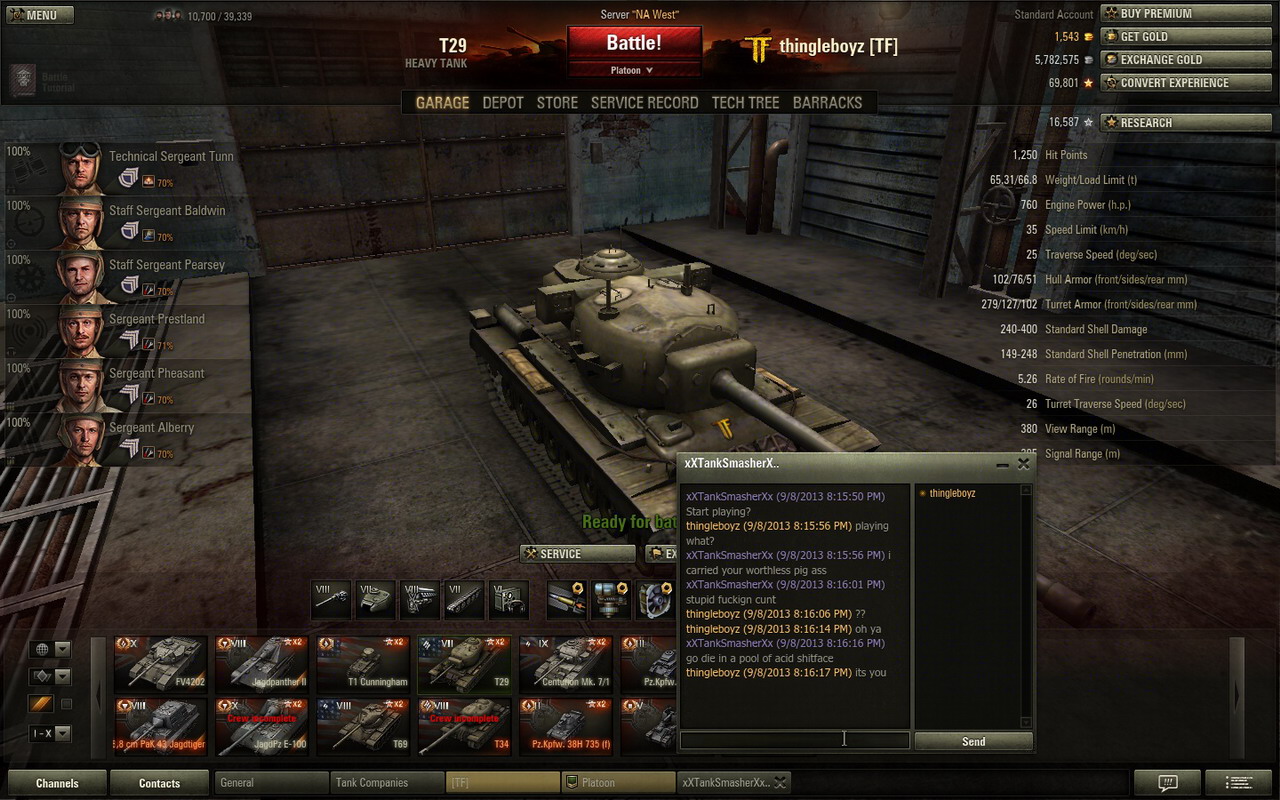The height and width of the screenshot is (800, 1280).
Task: Select the FV4202 tank in the carousel
Action: 161,664
